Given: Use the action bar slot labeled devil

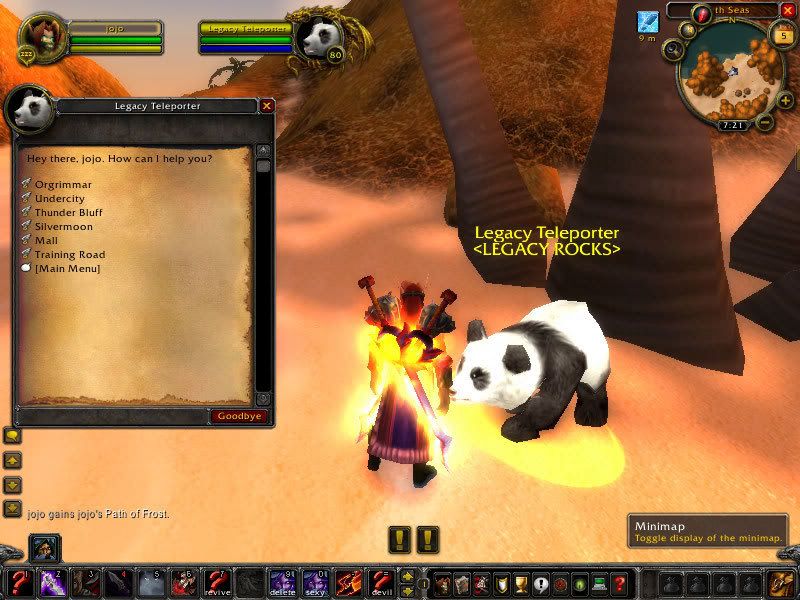Looking at the screenshot, I should tap(380, 582).
